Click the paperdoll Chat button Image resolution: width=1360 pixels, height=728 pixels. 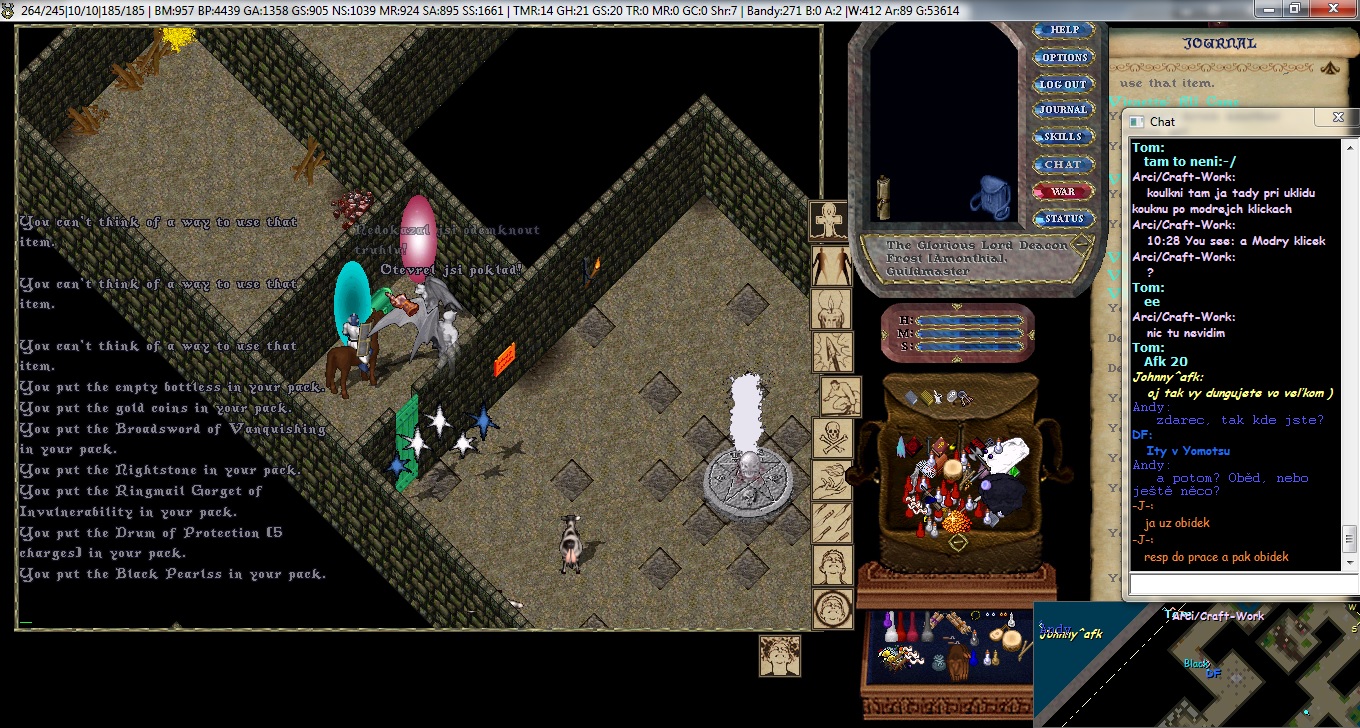1064,164
